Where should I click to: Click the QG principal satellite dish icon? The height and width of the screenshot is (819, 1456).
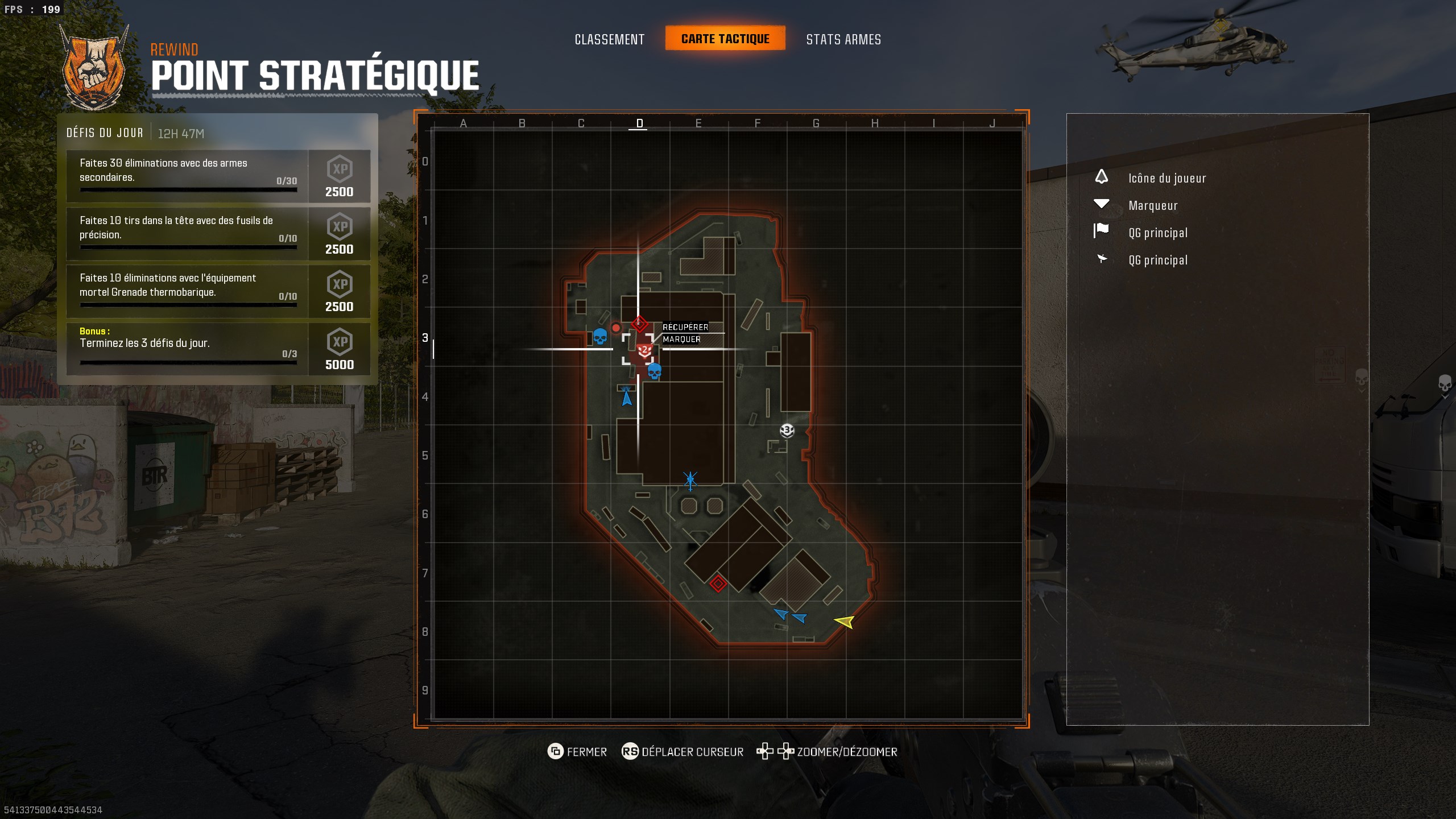[1102, 259]
